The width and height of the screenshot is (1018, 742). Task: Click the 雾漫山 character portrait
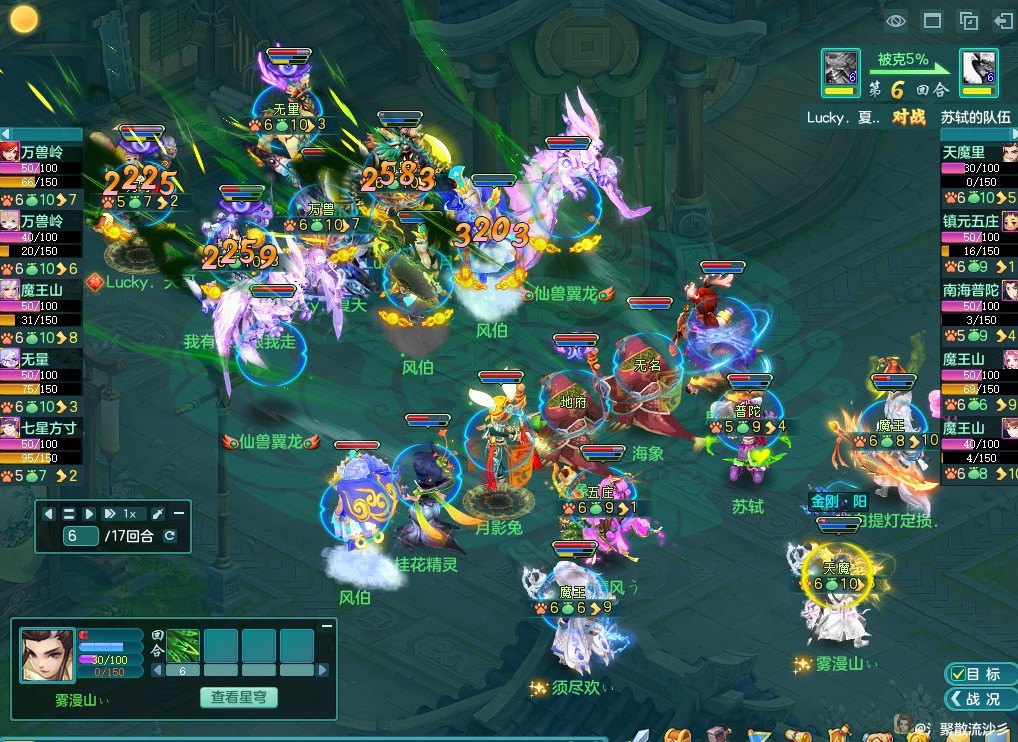coord(47,655)
